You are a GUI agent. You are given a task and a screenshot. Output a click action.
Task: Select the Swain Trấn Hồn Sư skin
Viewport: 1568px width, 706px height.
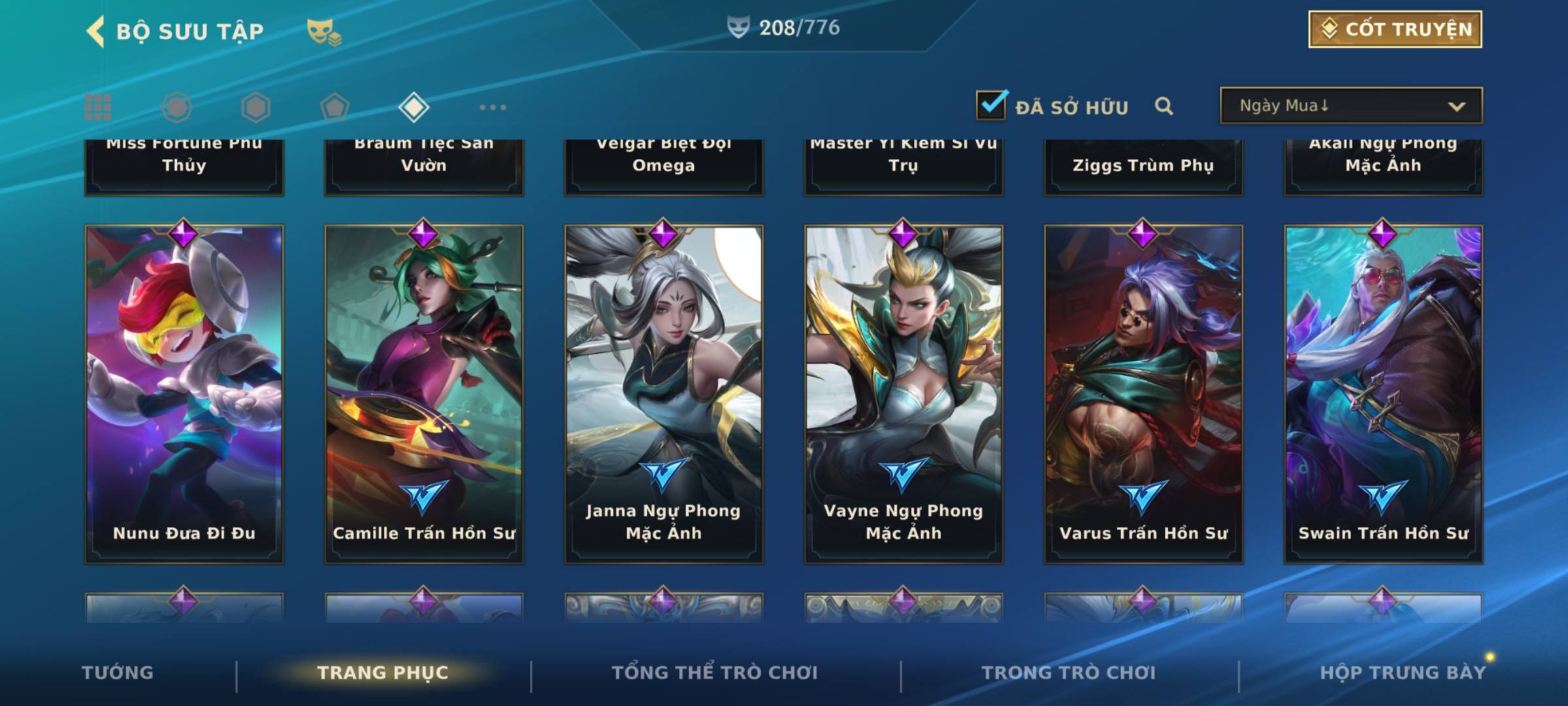1383,394
